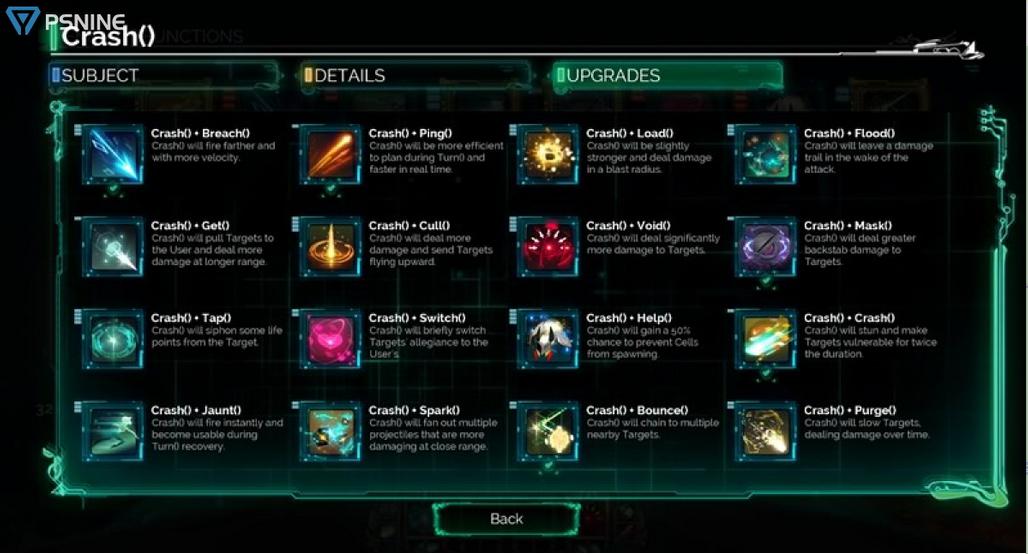The width and height of the screenshot is (1028, 554).
Task: Pick the Crash() + Help() upgrade icon
Action: (548, 339)
